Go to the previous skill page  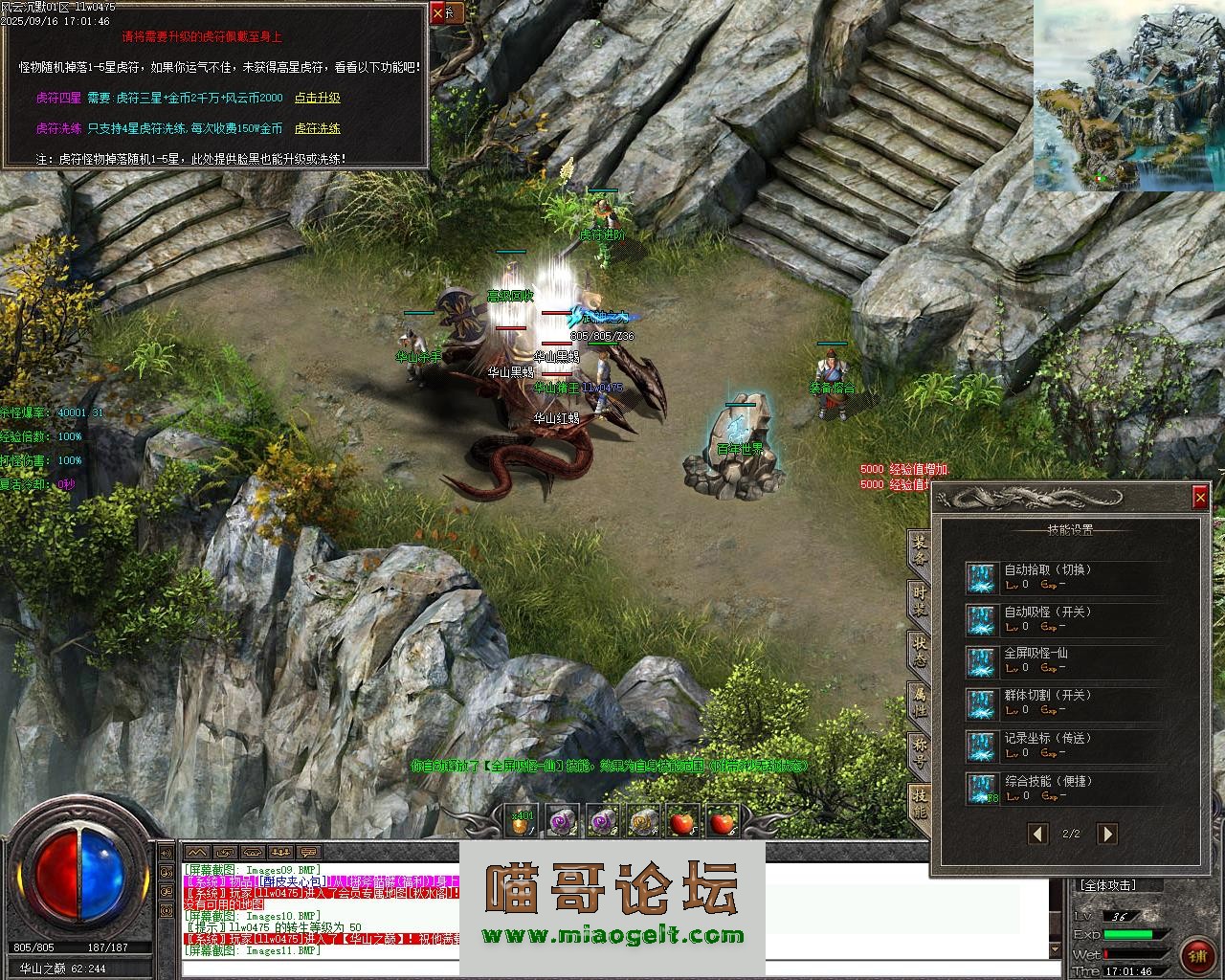(x=1037, y=834)
